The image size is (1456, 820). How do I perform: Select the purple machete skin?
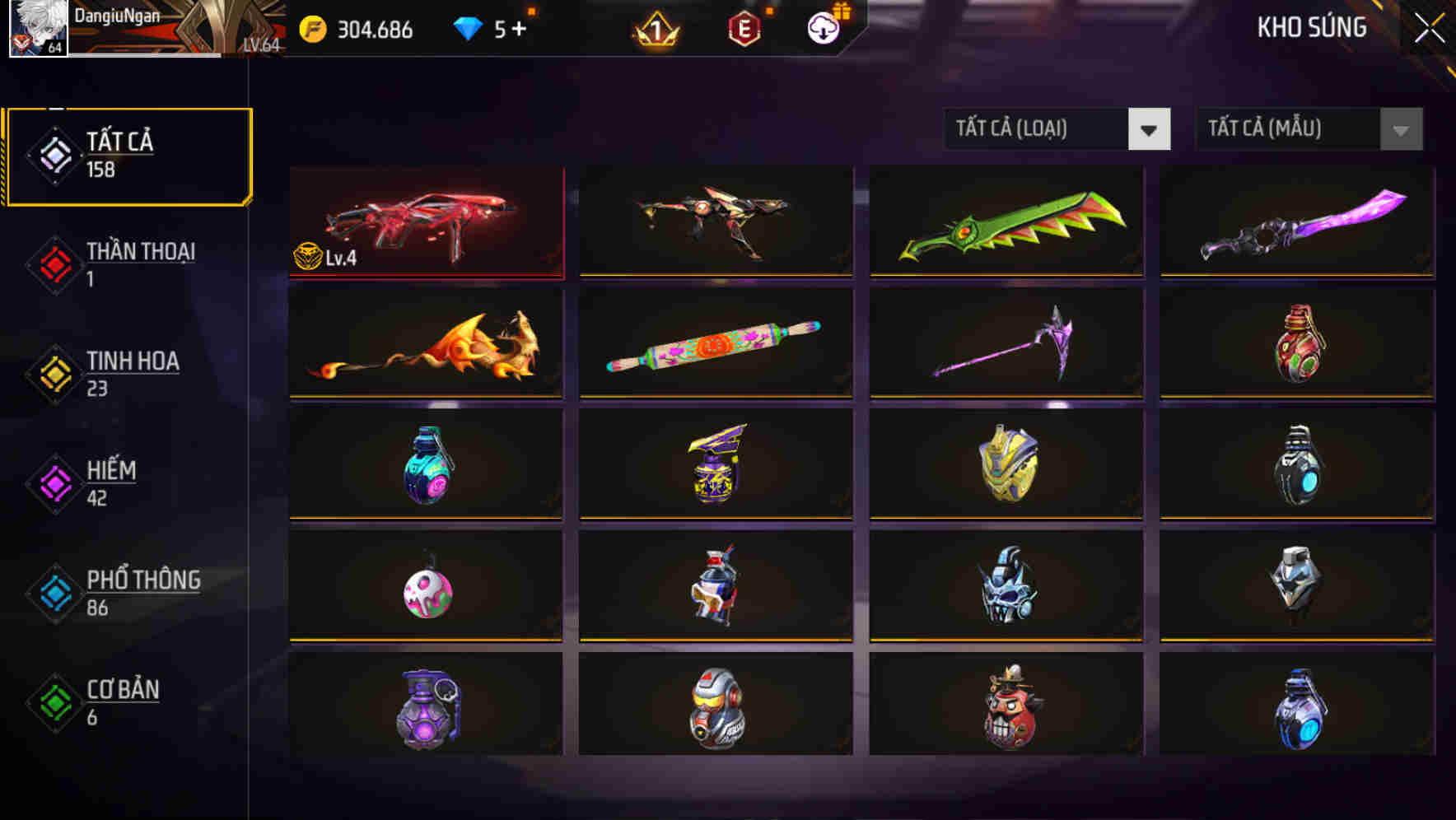1296,223
